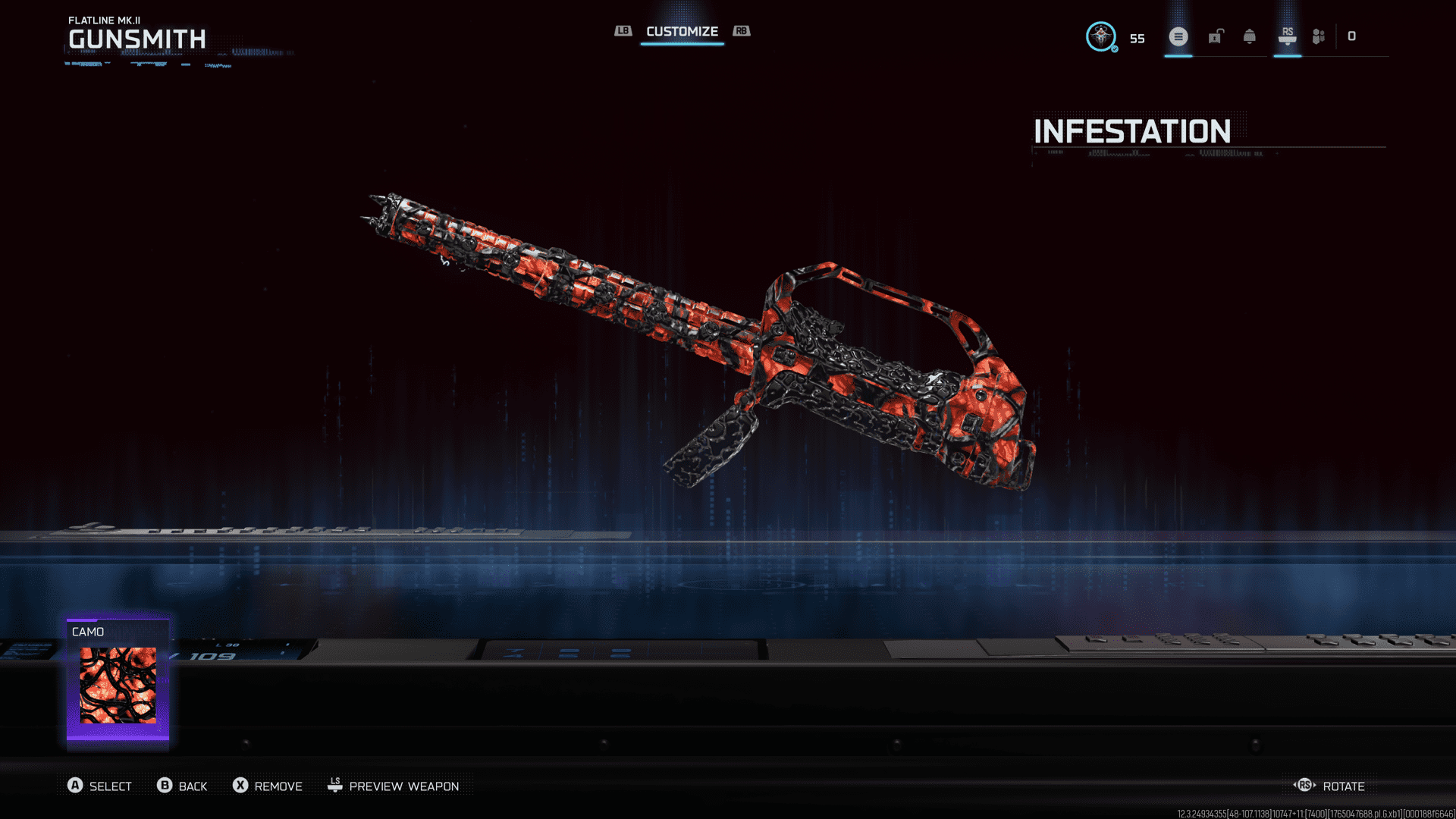Remove the equipped camo
Image resolution: width=1456 pixels, height=819 pixels.
(268, 786)
